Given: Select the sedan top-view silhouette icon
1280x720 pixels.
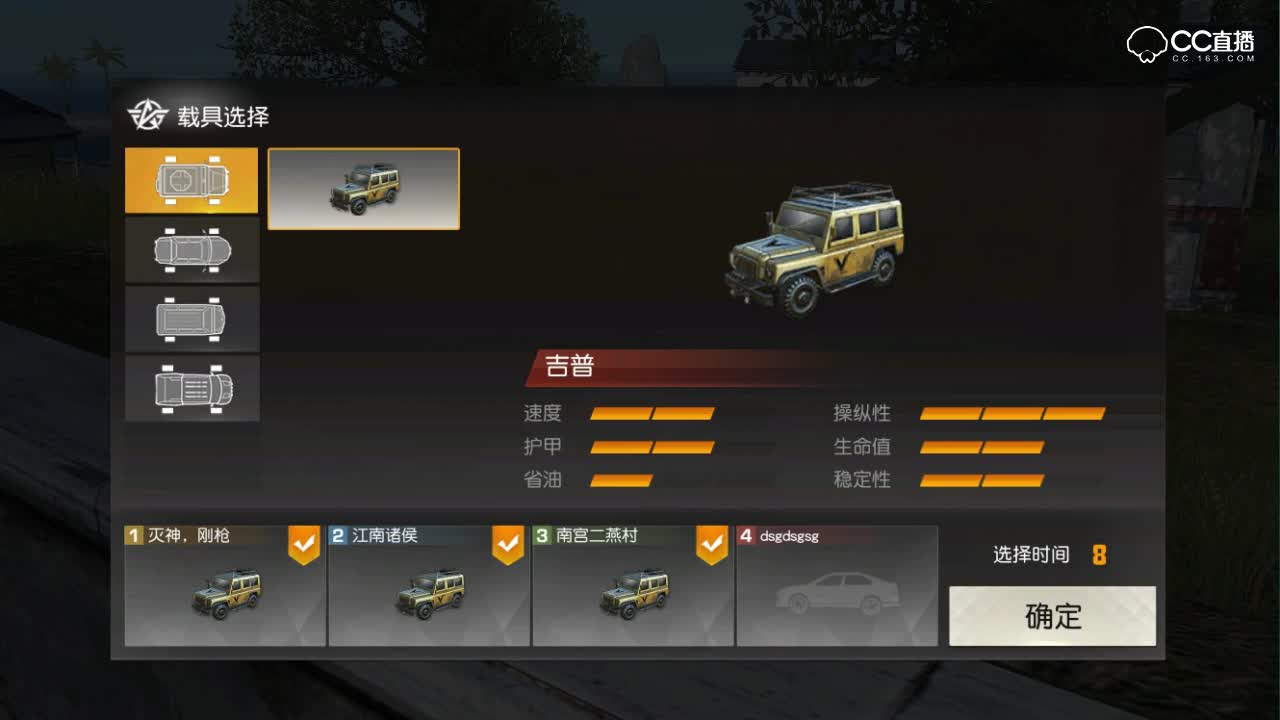Looking at the screenshot, I should point(192,250).
